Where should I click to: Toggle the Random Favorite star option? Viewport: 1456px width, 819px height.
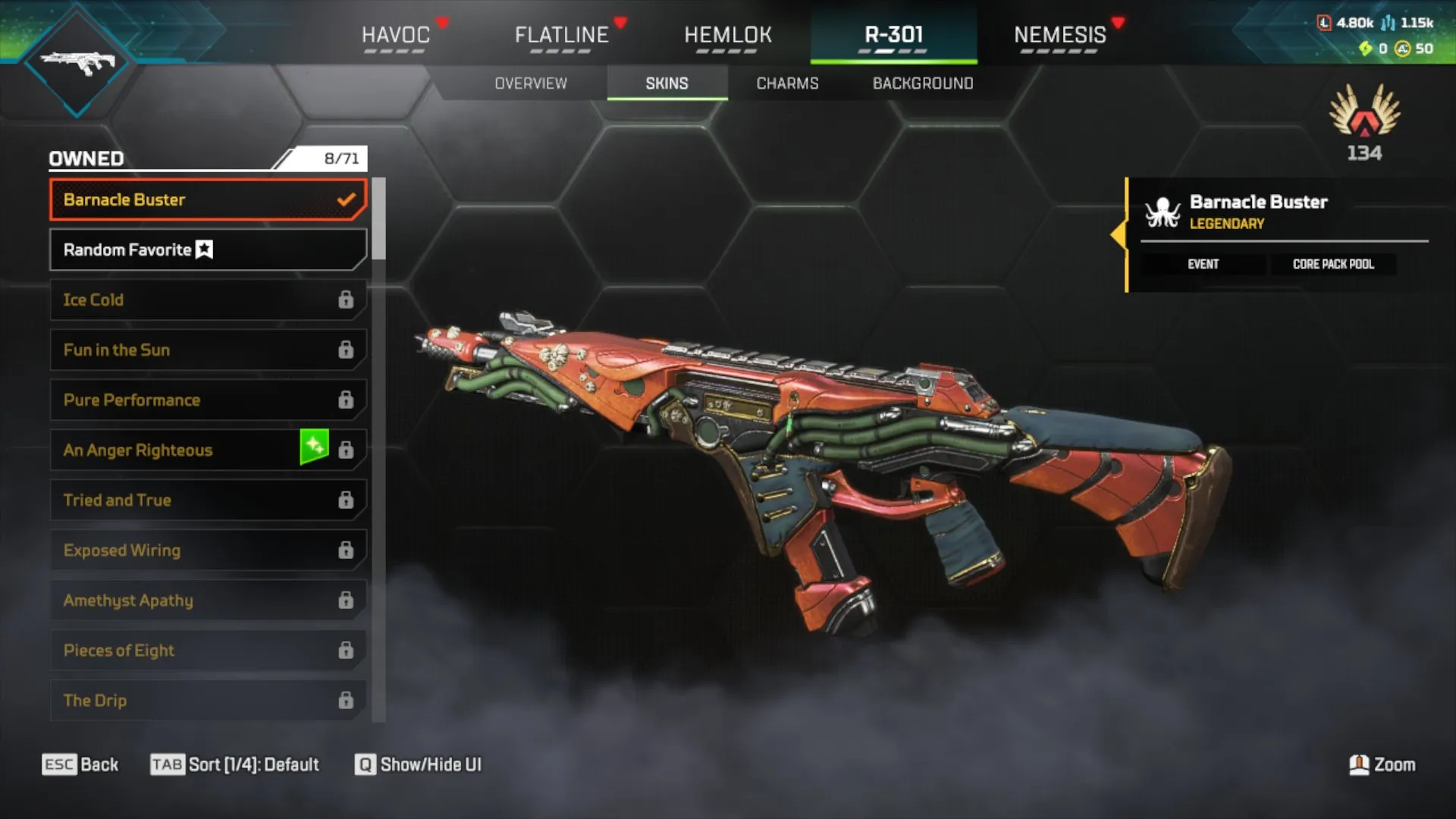(203, 249)
